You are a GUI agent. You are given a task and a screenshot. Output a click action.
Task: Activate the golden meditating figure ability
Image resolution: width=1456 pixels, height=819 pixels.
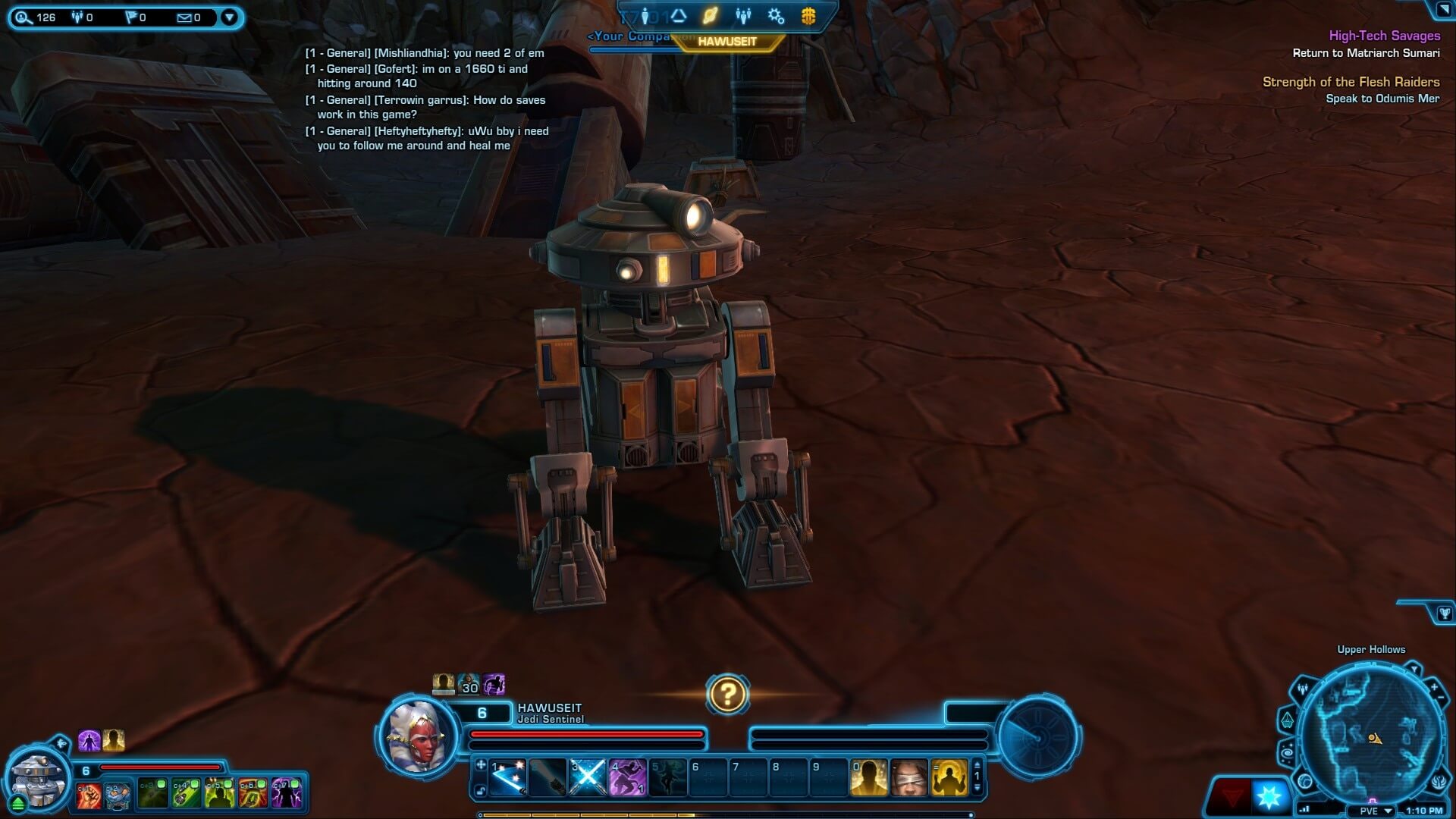click(x=949, y=777)
